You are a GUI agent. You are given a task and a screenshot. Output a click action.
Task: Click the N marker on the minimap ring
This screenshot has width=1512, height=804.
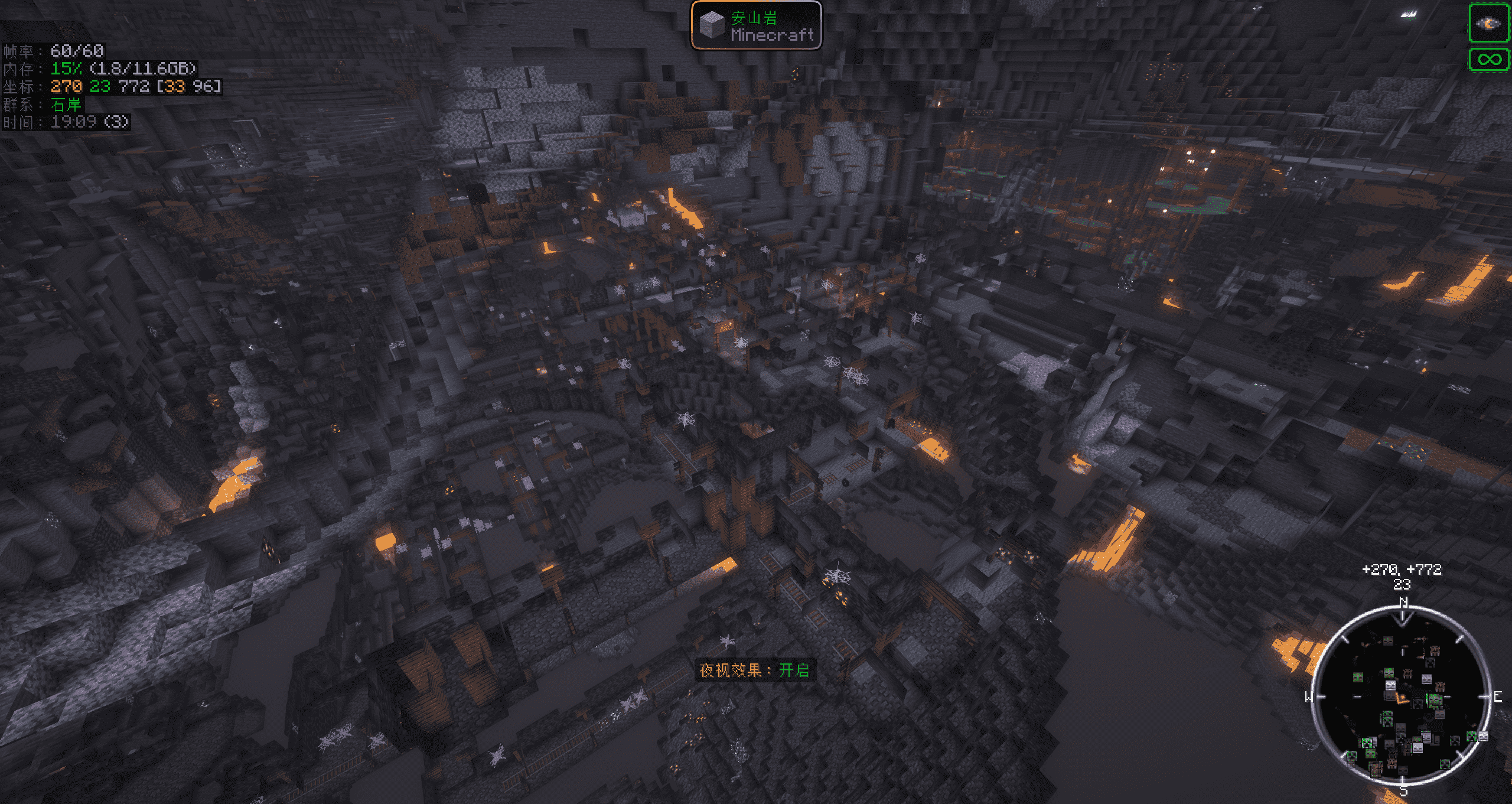click(1403, 600)
